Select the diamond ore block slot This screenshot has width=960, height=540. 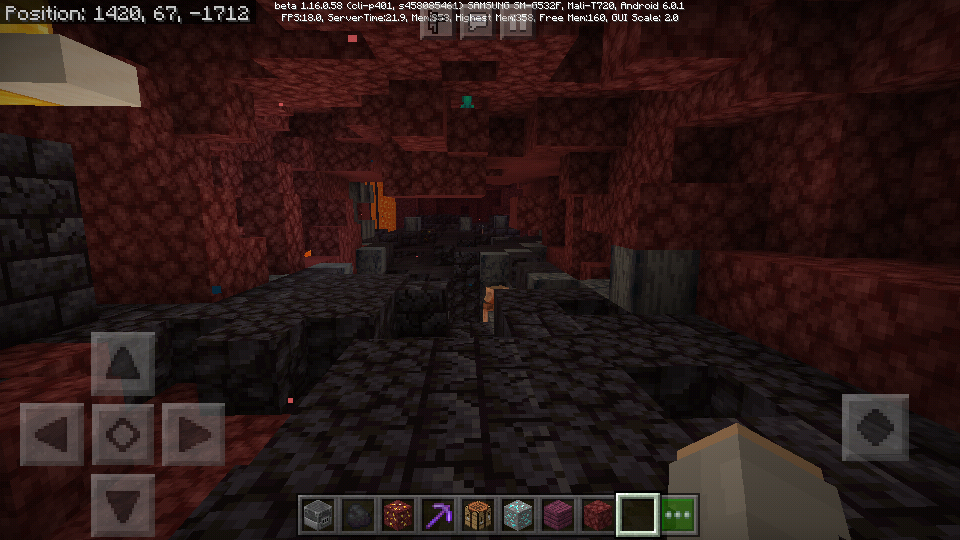[518, 515]
